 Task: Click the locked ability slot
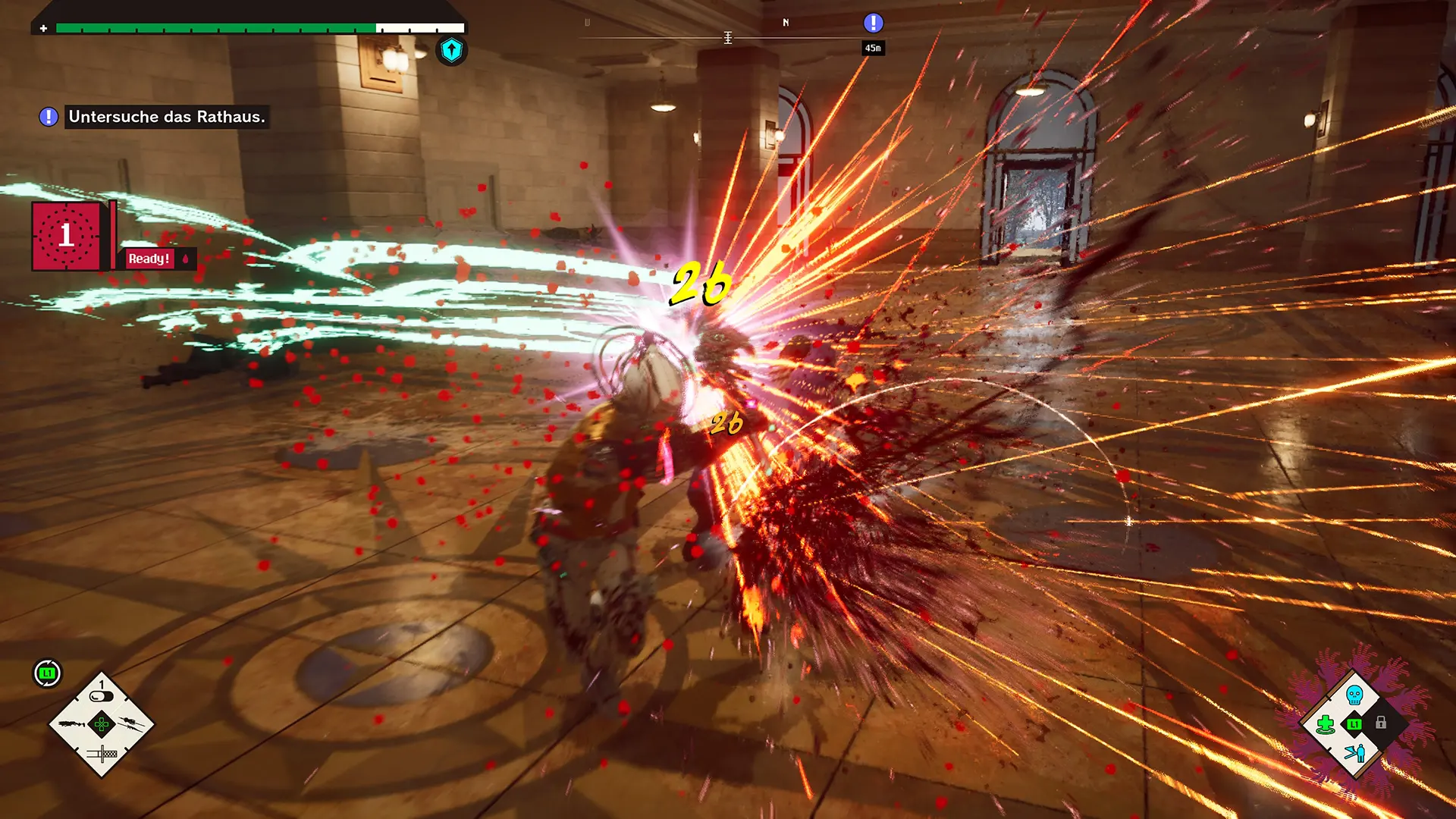click(x=1382, y=723)
